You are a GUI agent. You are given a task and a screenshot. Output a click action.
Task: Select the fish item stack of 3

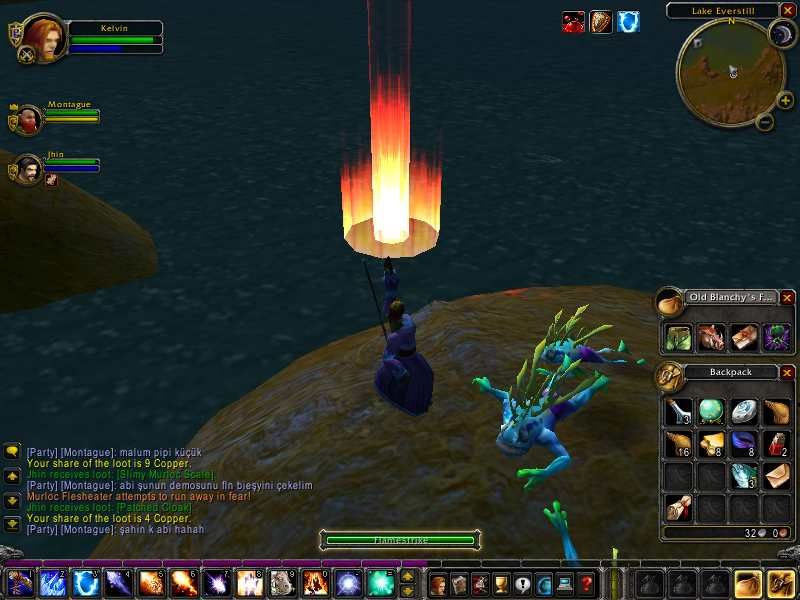(743, 476)
